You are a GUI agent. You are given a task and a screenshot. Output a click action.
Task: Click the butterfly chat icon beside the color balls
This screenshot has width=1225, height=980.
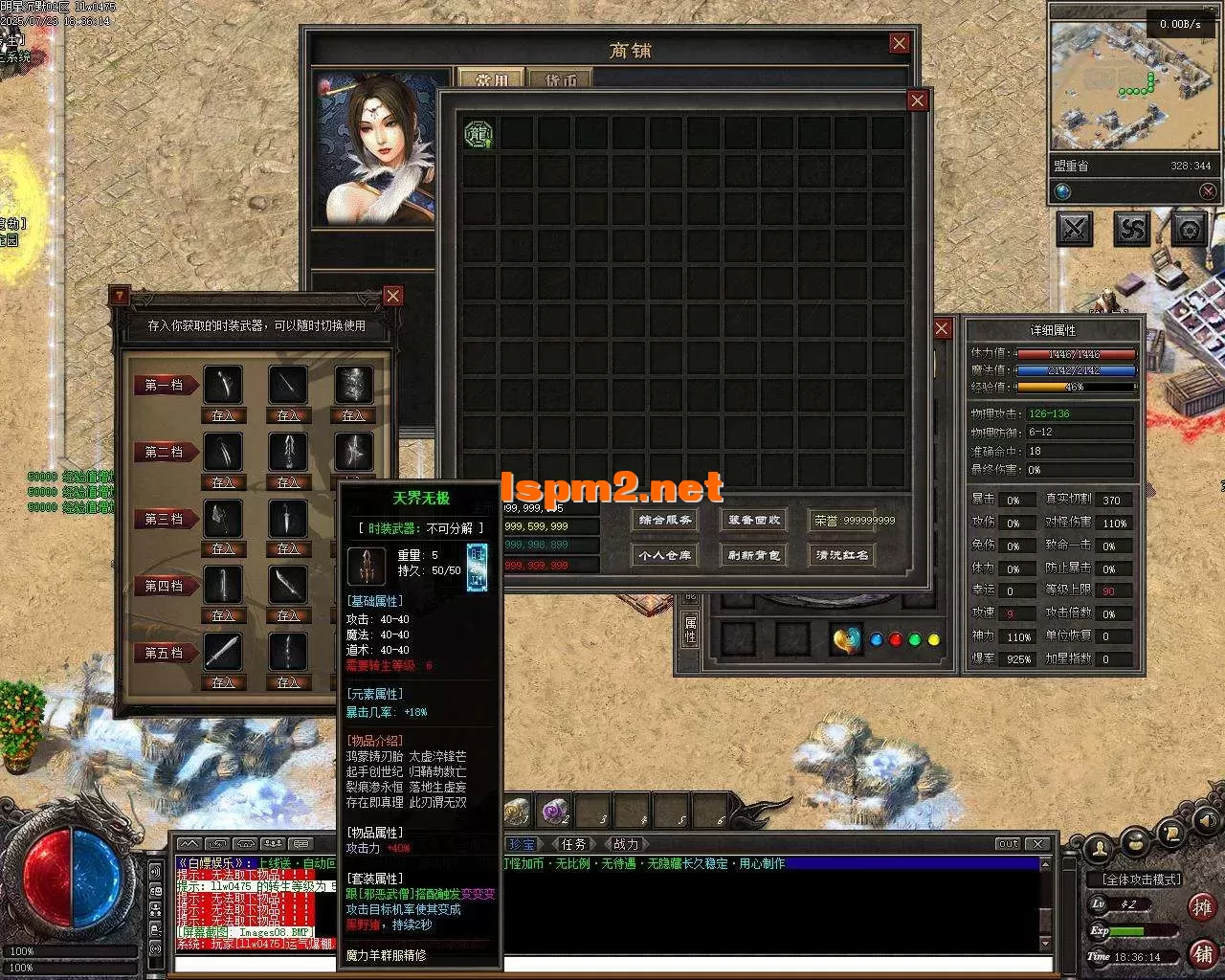point(845,639)
